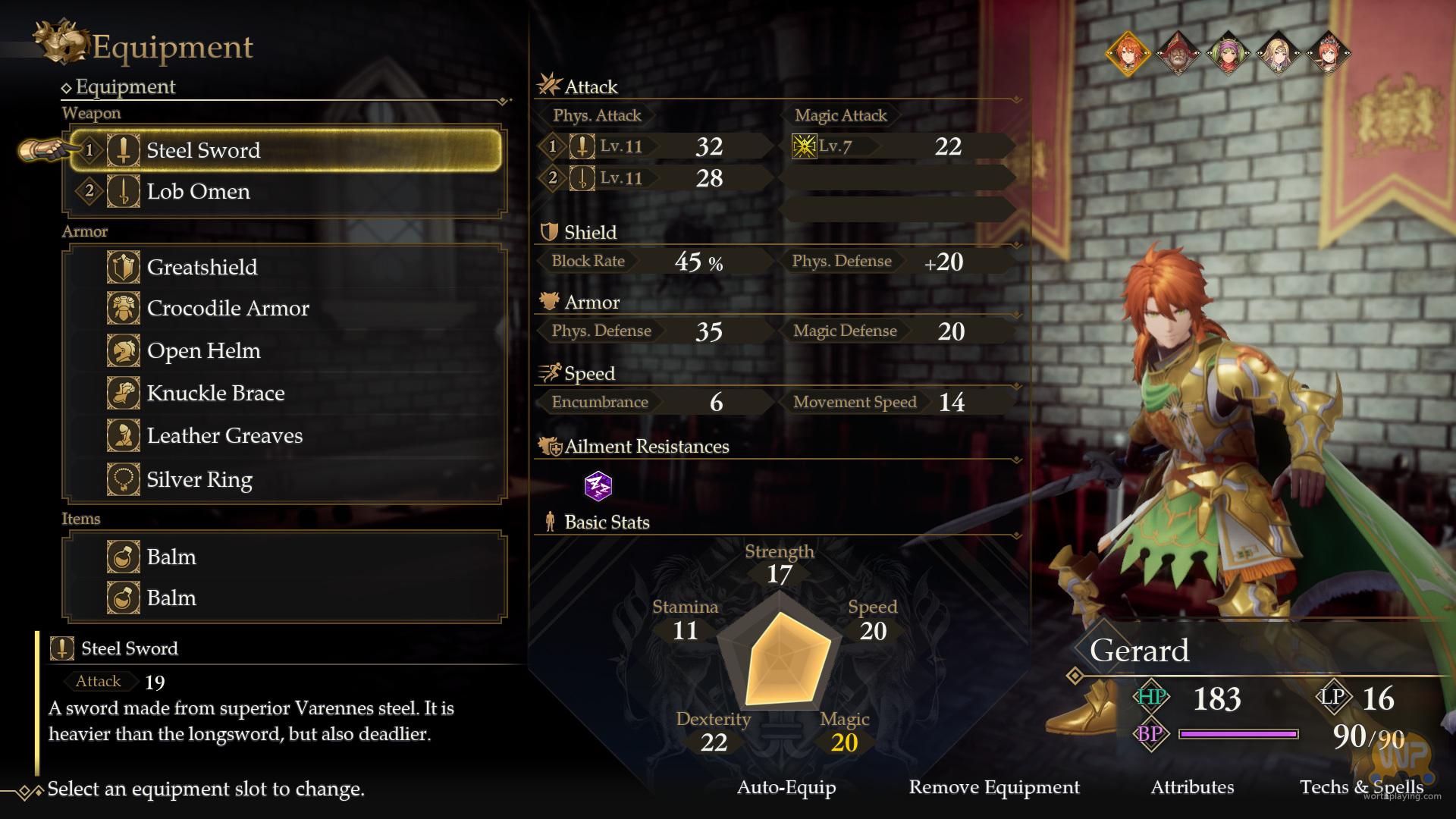Change the Open Helm slot
Viewport: 1456px width, 819px height.
(285, 351)
